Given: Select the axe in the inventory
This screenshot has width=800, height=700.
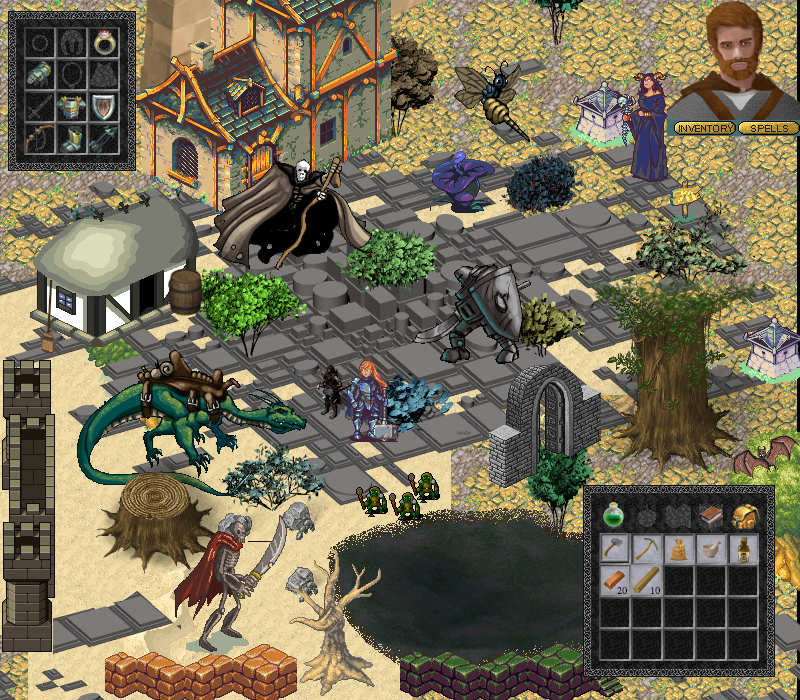Looking at the screenshot, I should point(614,548).
